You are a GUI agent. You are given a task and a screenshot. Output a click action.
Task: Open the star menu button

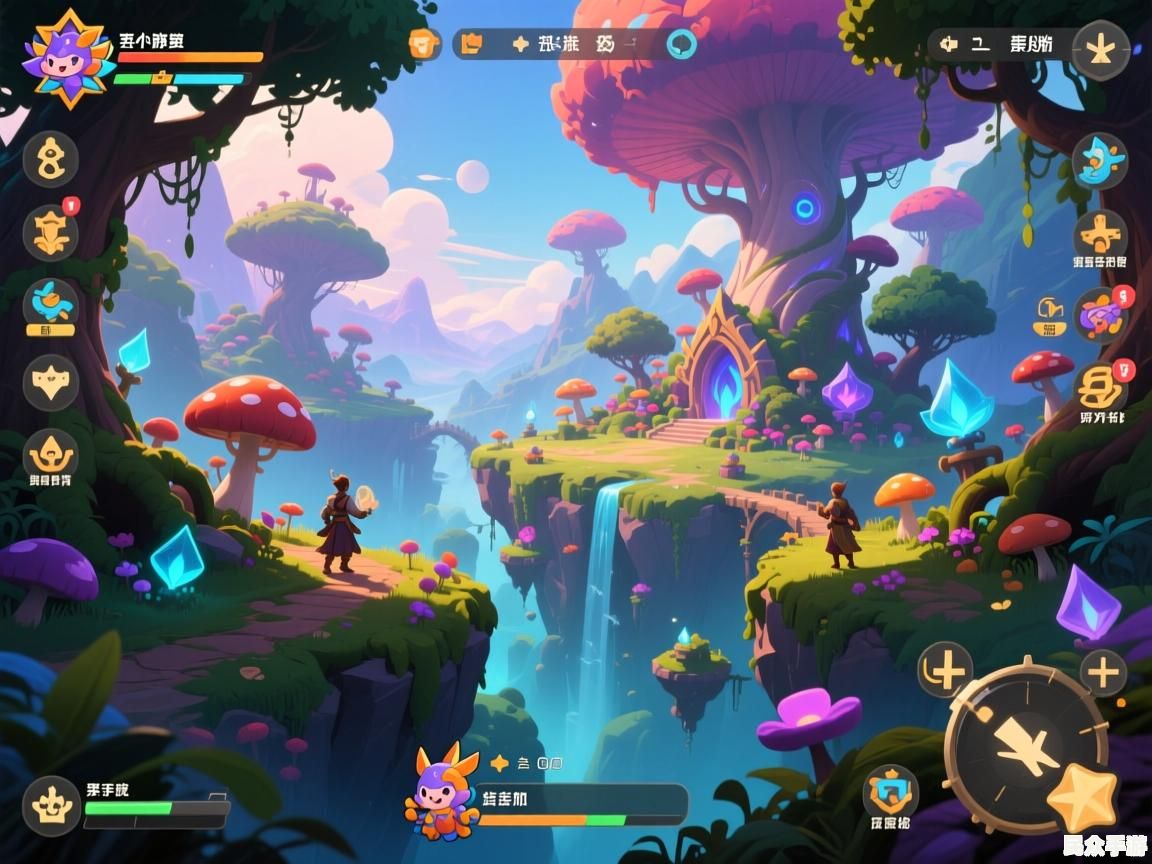[x=1101, y=50]
